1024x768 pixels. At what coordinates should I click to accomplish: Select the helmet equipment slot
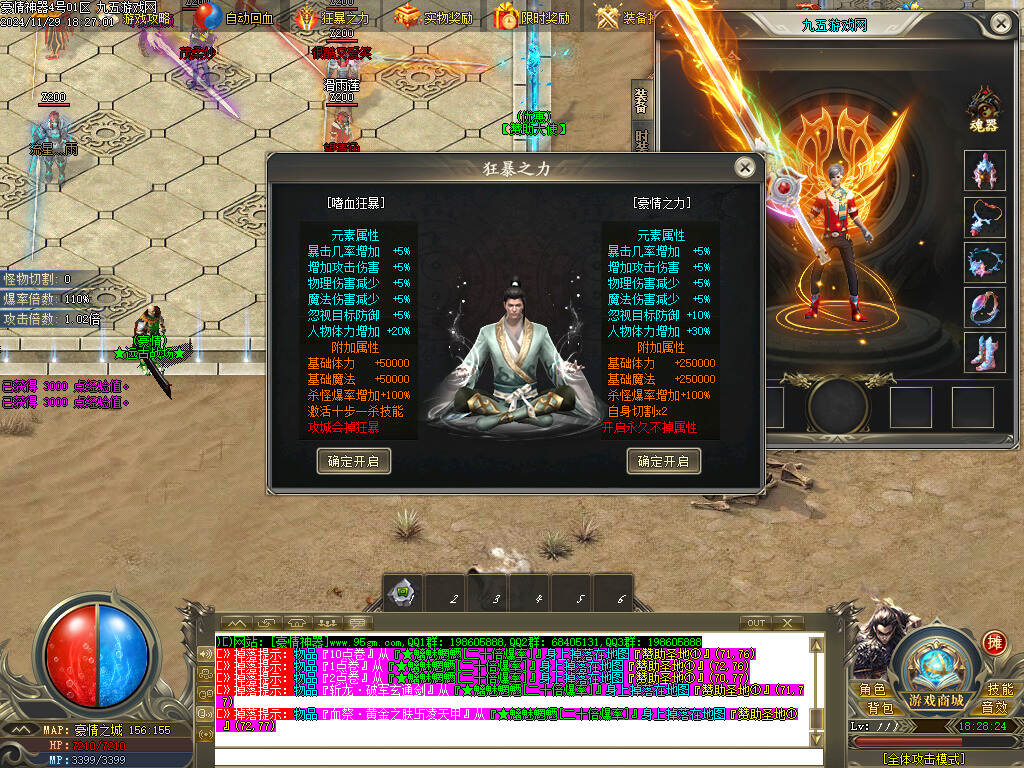coord(985,170)
